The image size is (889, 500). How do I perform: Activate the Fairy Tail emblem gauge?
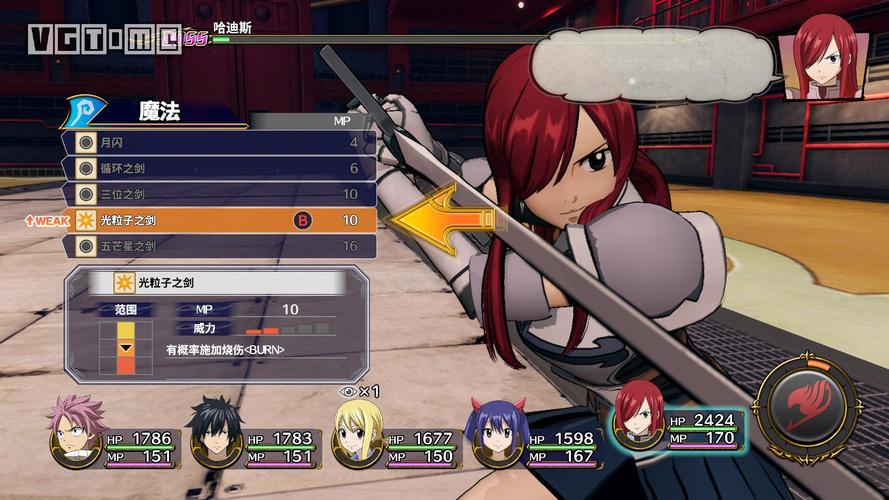point(807,407)
